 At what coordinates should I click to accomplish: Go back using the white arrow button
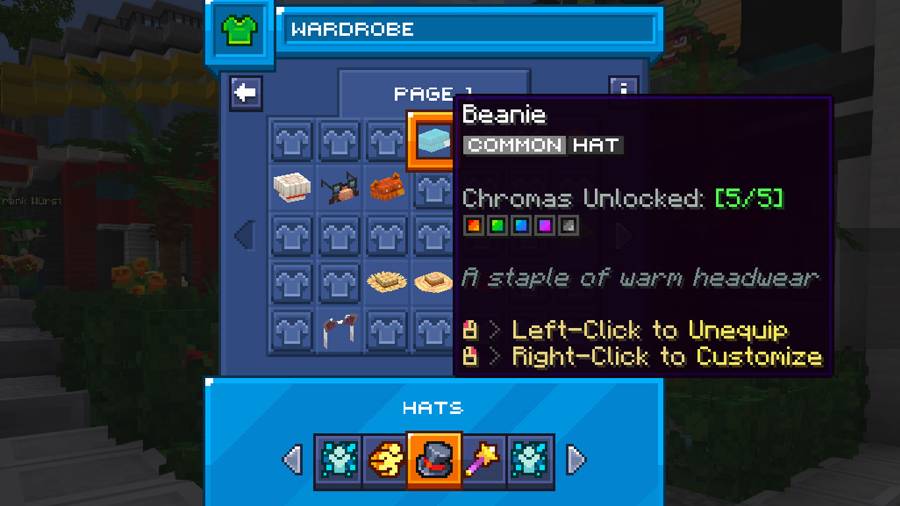[245, 93]
